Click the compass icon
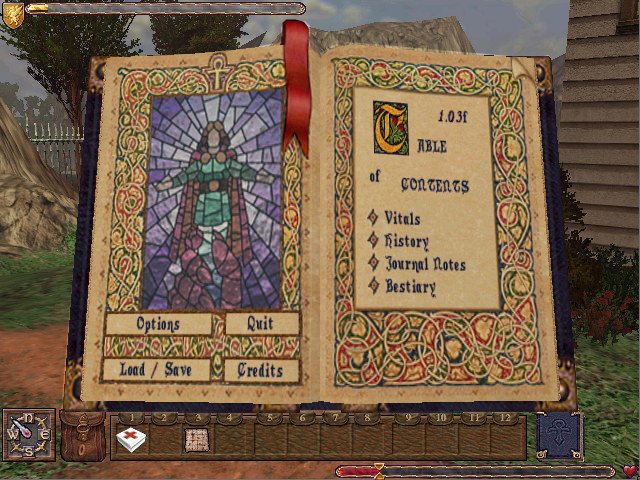The height and width of the screenshot is (480, 640). [27, 435]
